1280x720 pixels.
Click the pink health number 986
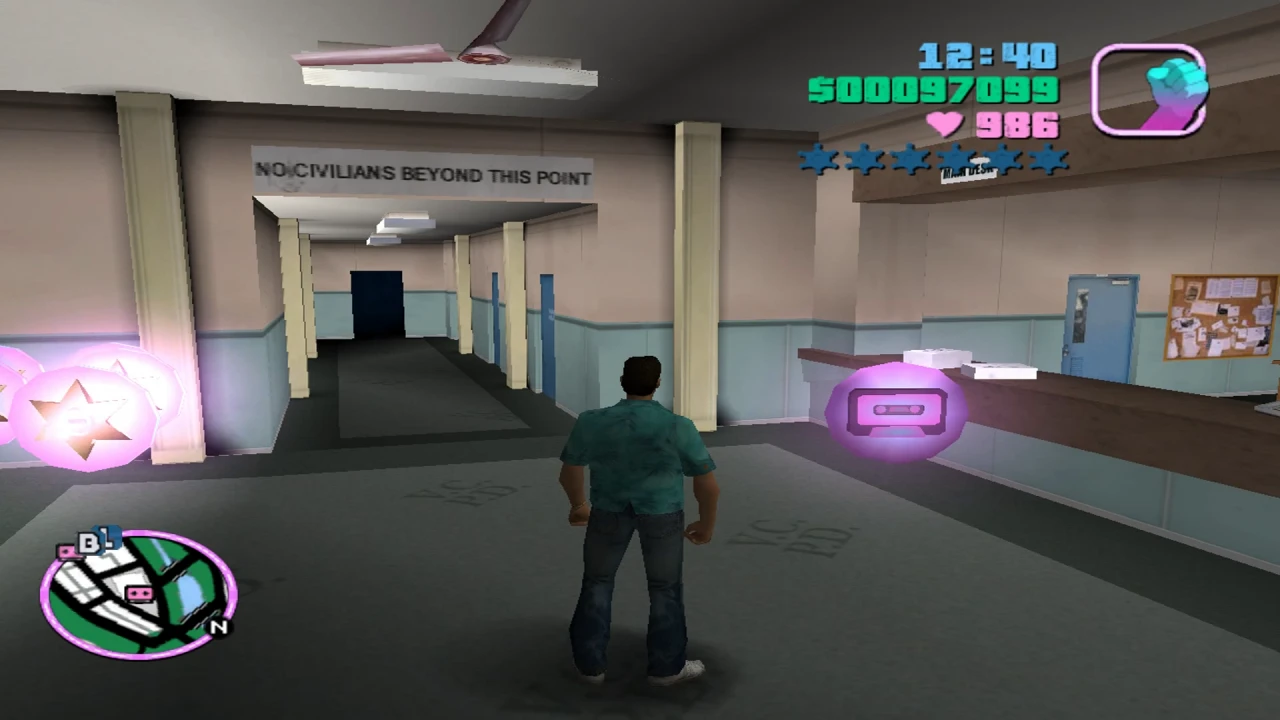pyautogui.click(x=1020, y=124)
